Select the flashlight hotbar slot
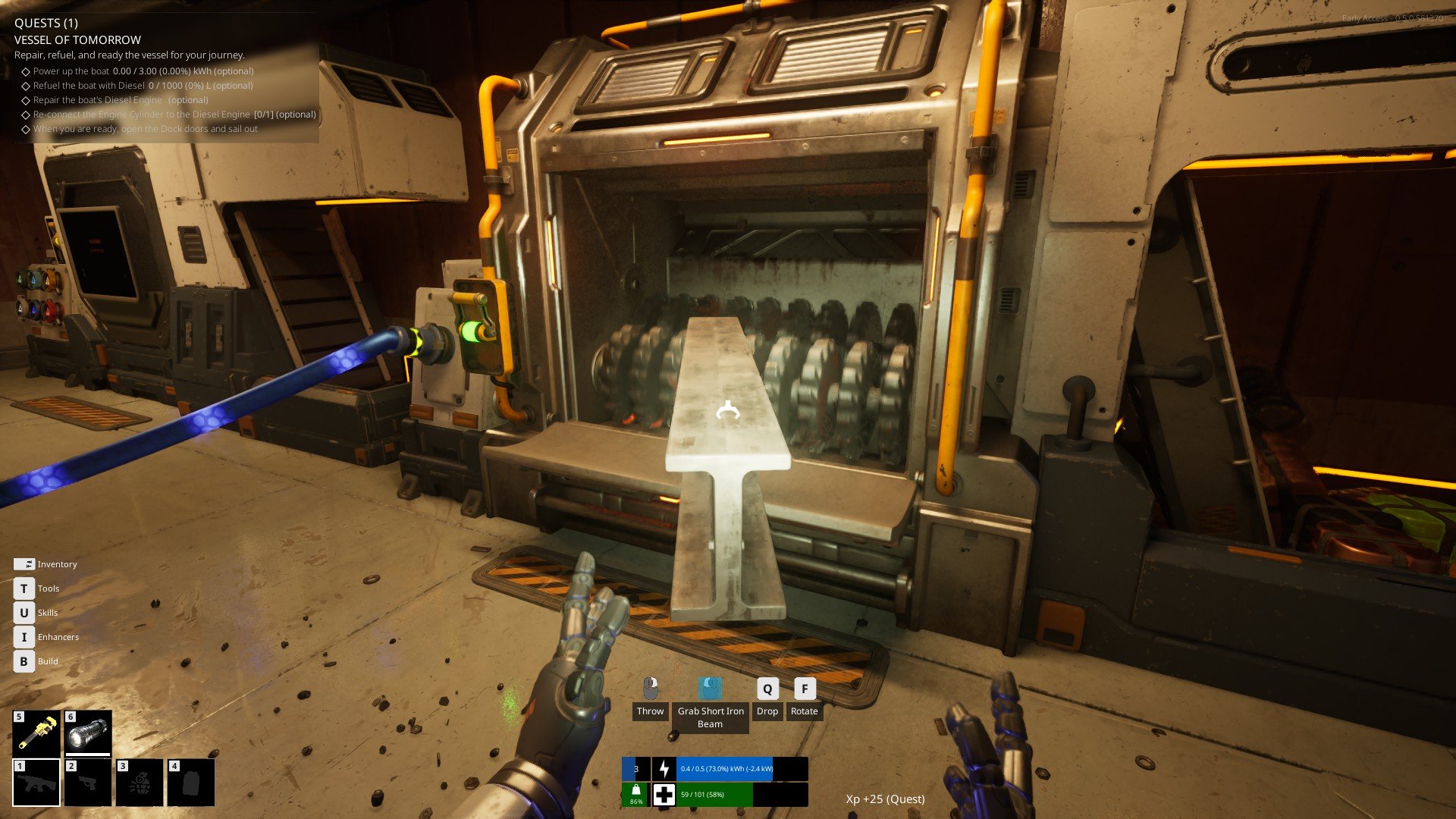 click(88, 733)
